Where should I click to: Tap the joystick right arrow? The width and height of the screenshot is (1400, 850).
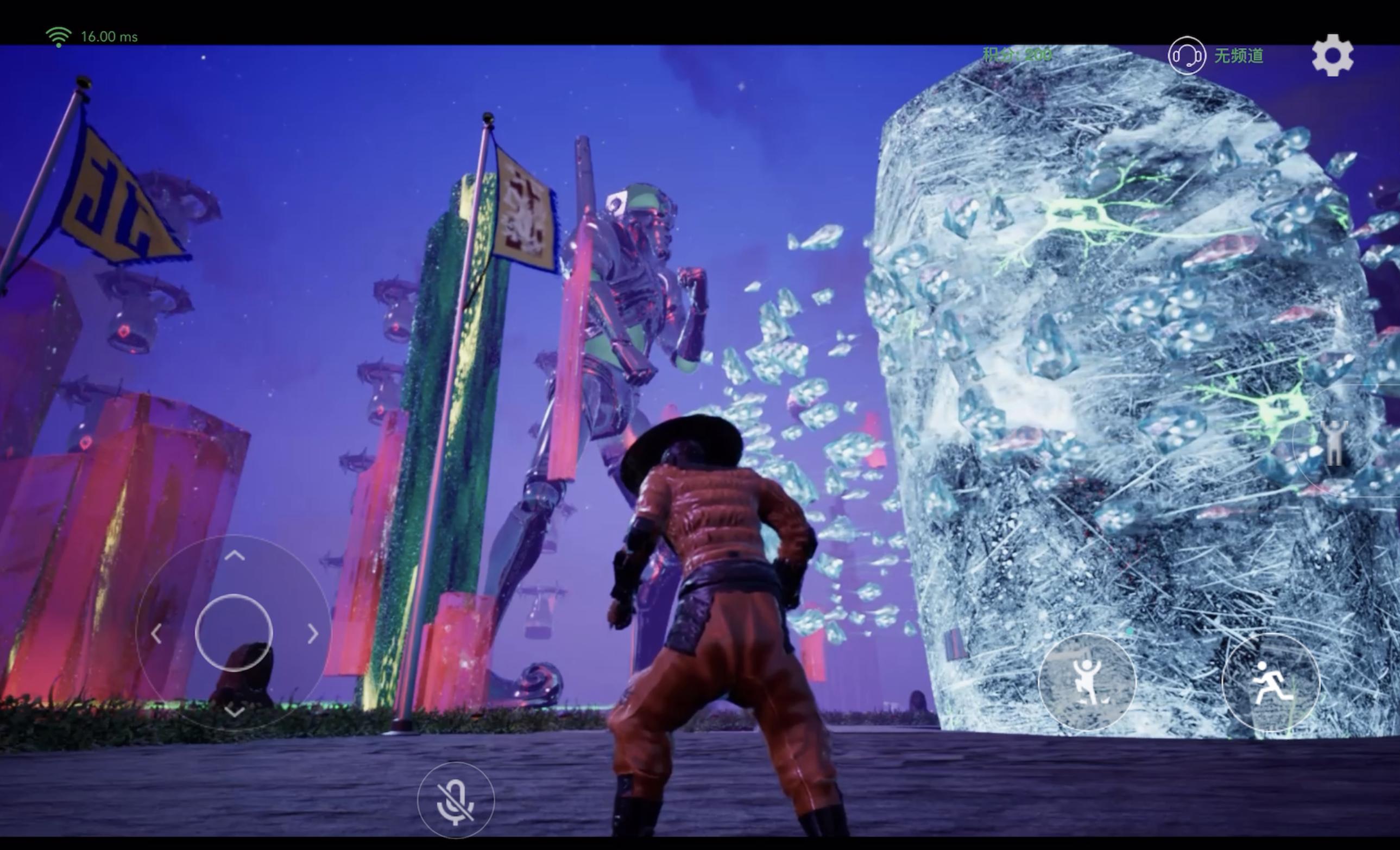click(312, 633)
